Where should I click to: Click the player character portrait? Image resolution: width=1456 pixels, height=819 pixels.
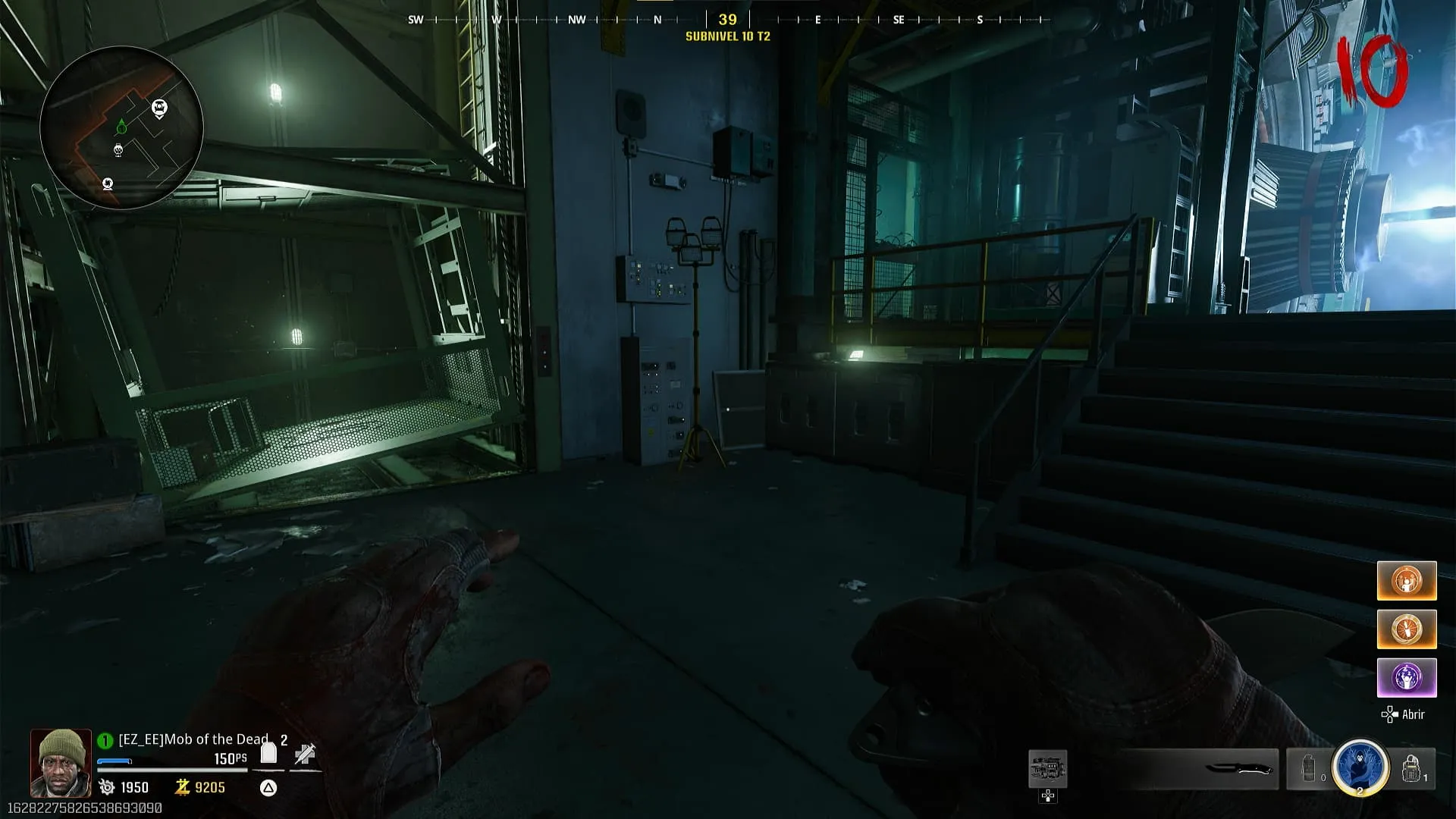tap(61, 763)
